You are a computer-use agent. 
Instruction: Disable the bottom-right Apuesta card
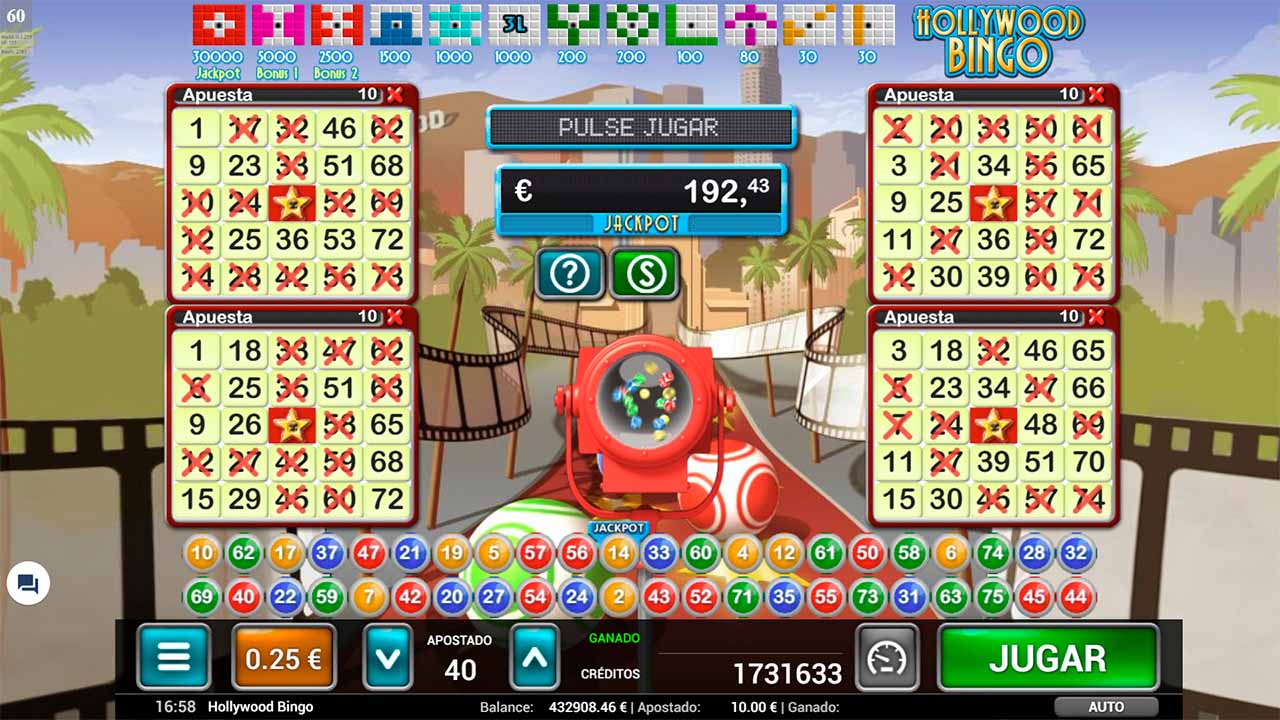(x=1094, y=317)
